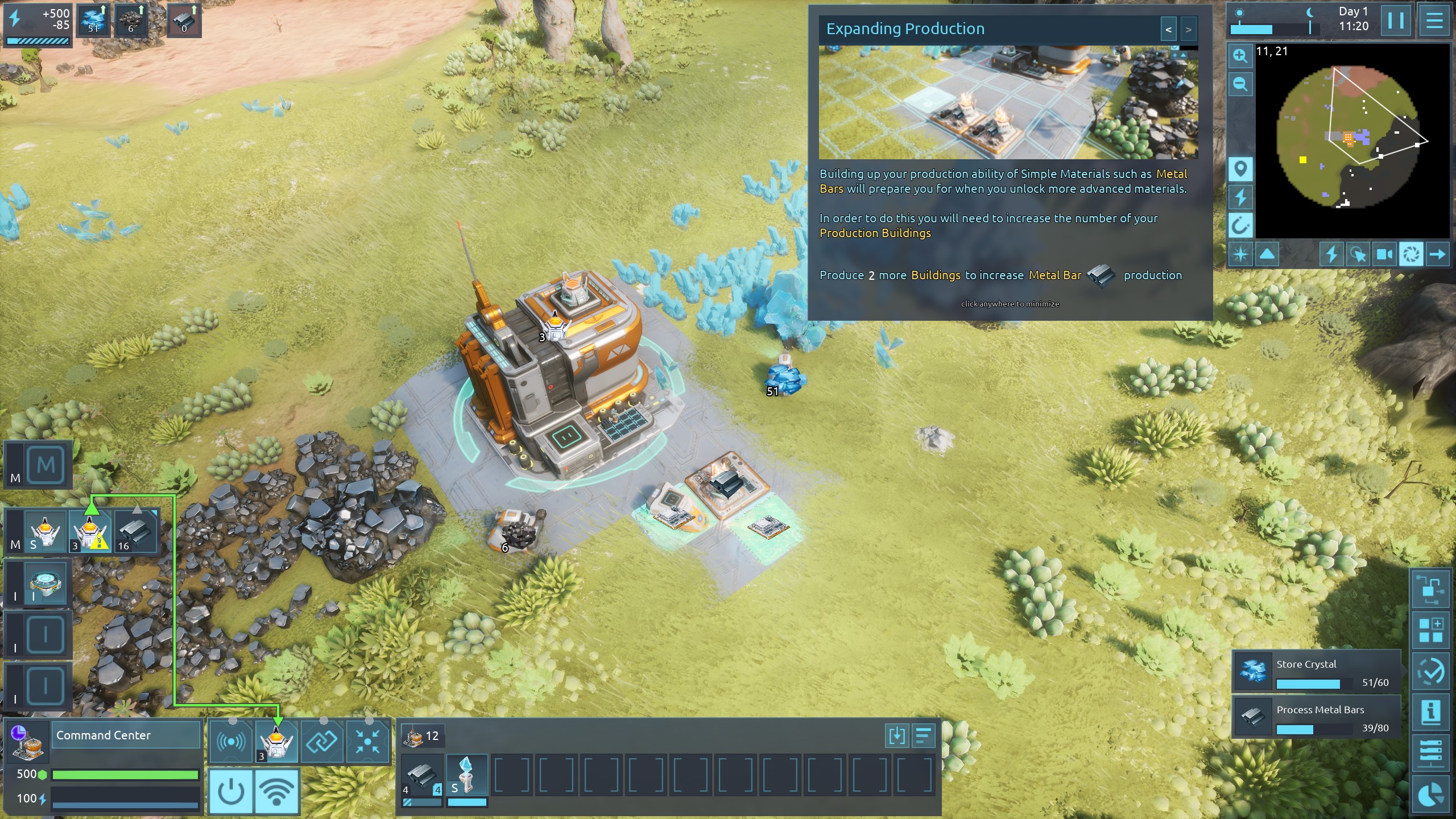Open the info panel button
The width and height of the screenshot is (1456, 819).
tap(1430, 712)
